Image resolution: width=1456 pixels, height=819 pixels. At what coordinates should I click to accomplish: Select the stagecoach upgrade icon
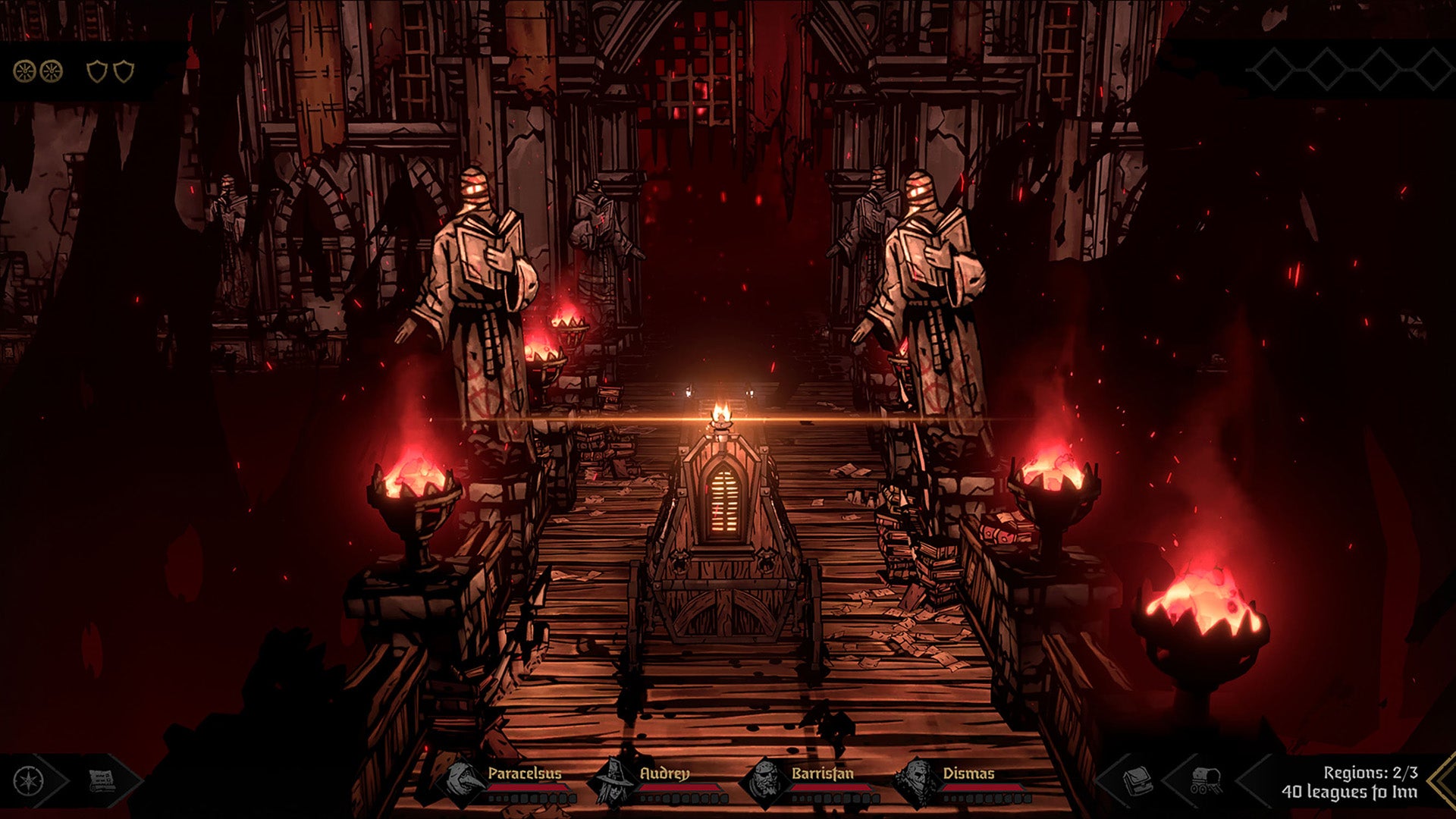tap(1204, 780)
